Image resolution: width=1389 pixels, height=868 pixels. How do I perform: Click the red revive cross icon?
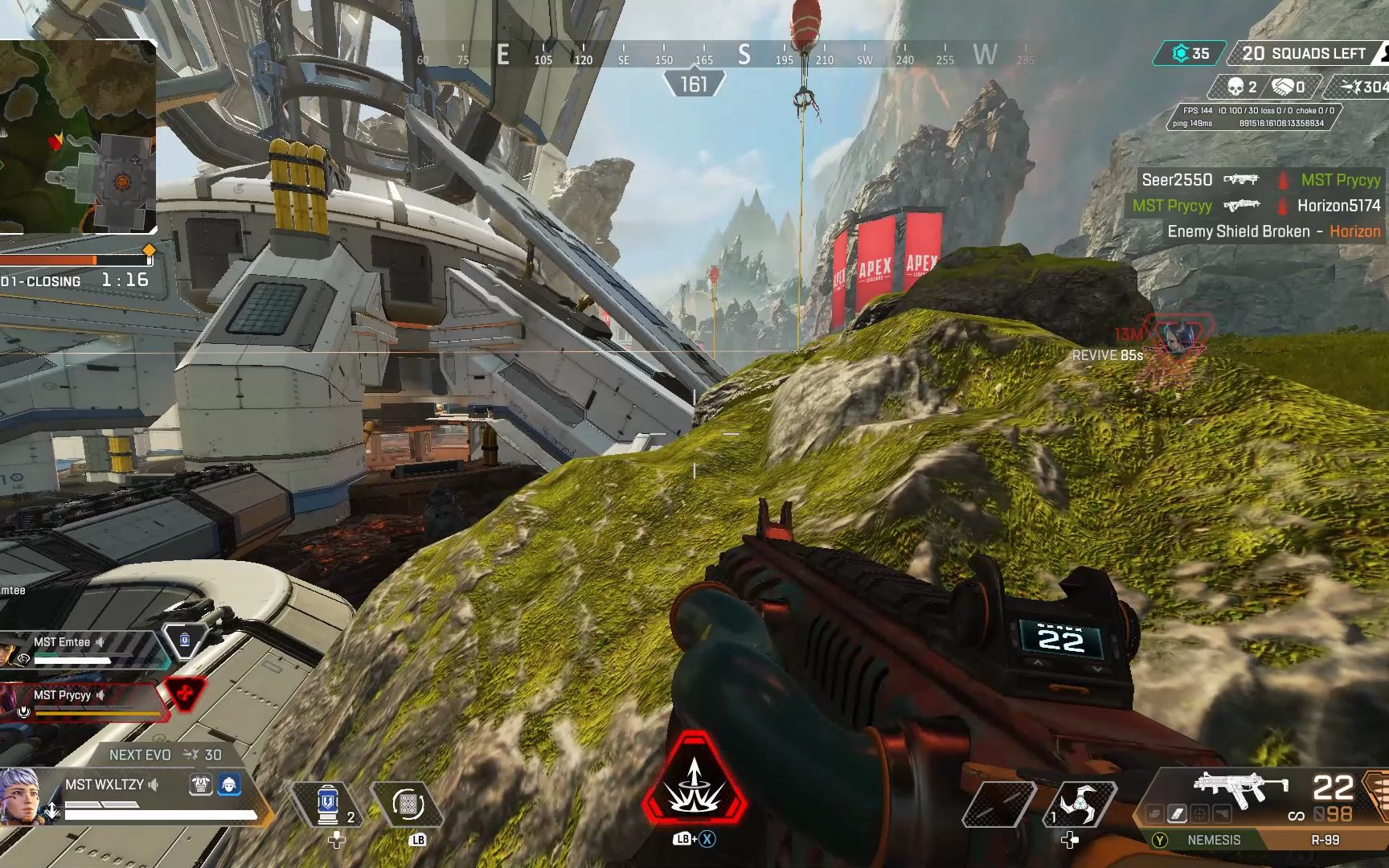(x=184, y=693)
